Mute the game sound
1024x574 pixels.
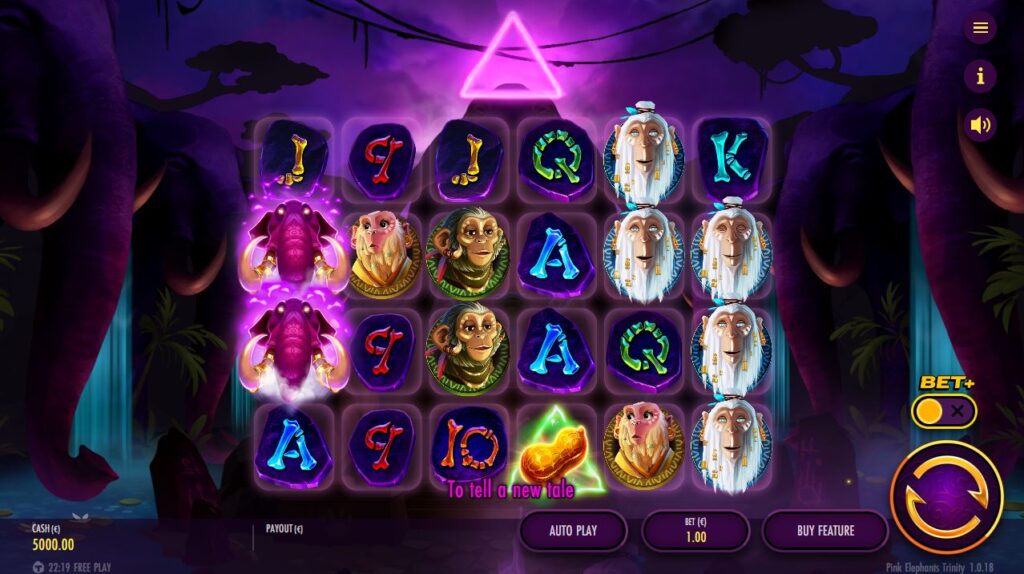980,125
